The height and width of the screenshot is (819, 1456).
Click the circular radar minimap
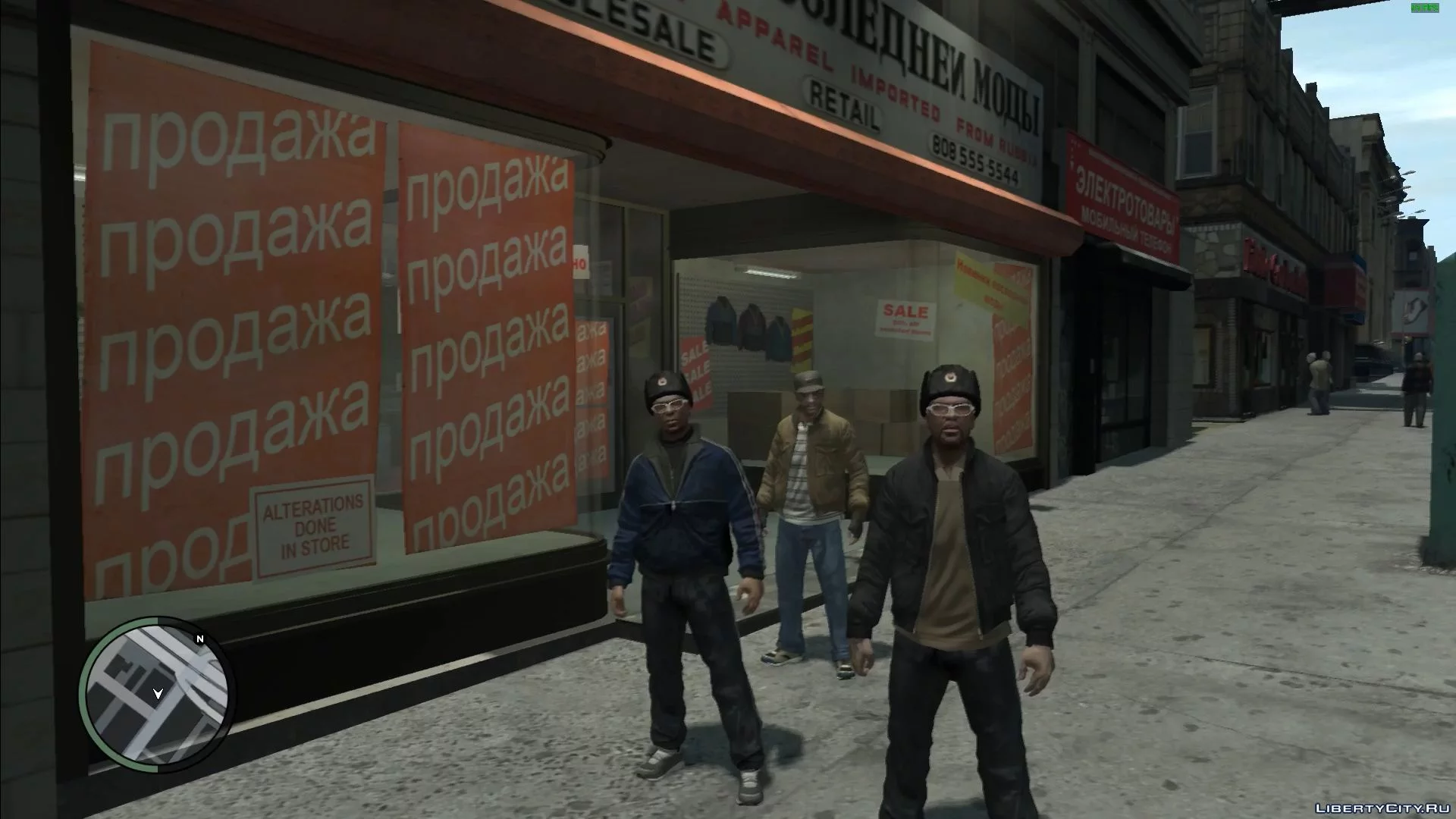click(x=157, y=695)
